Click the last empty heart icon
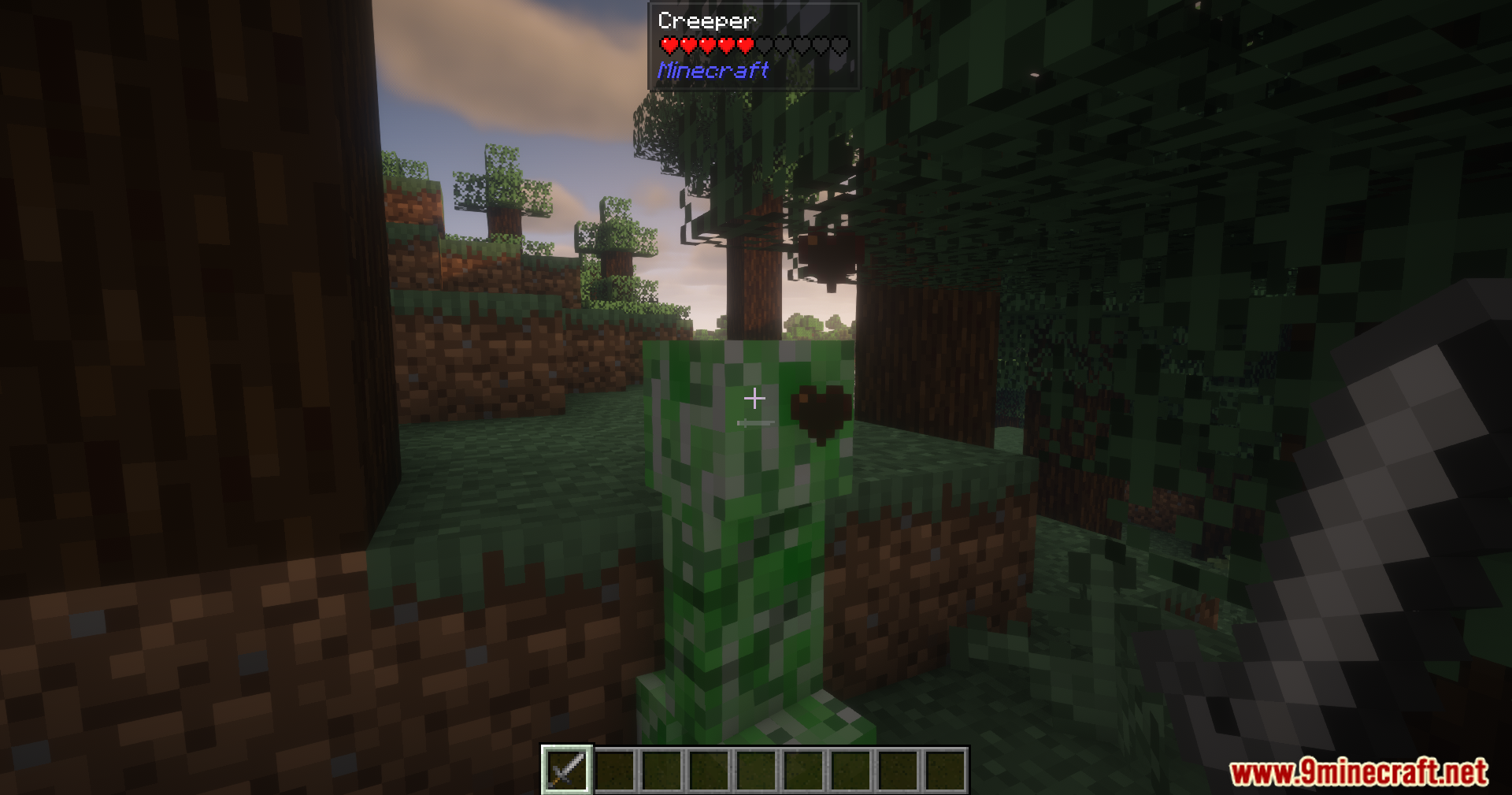 839,45
